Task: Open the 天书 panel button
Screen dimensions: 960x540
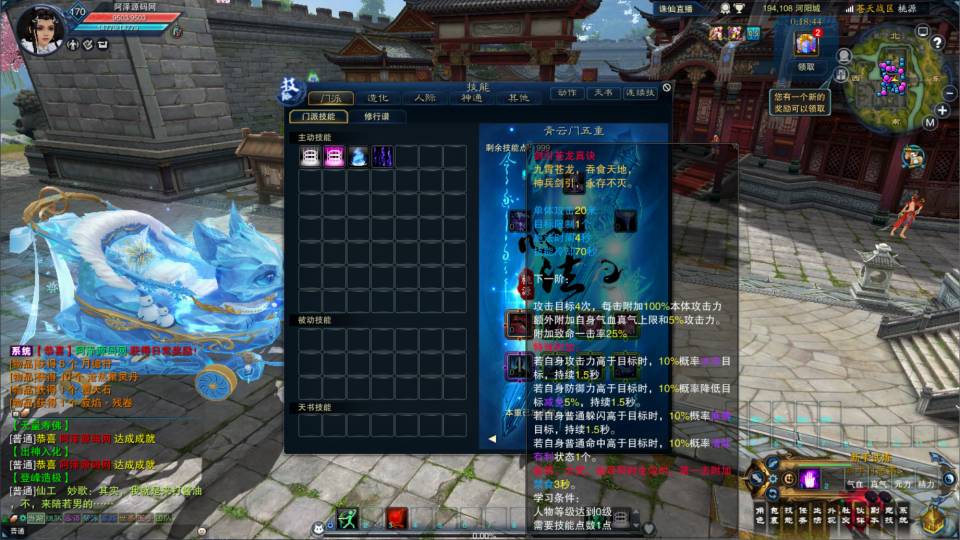Action: tap(602, 93)
